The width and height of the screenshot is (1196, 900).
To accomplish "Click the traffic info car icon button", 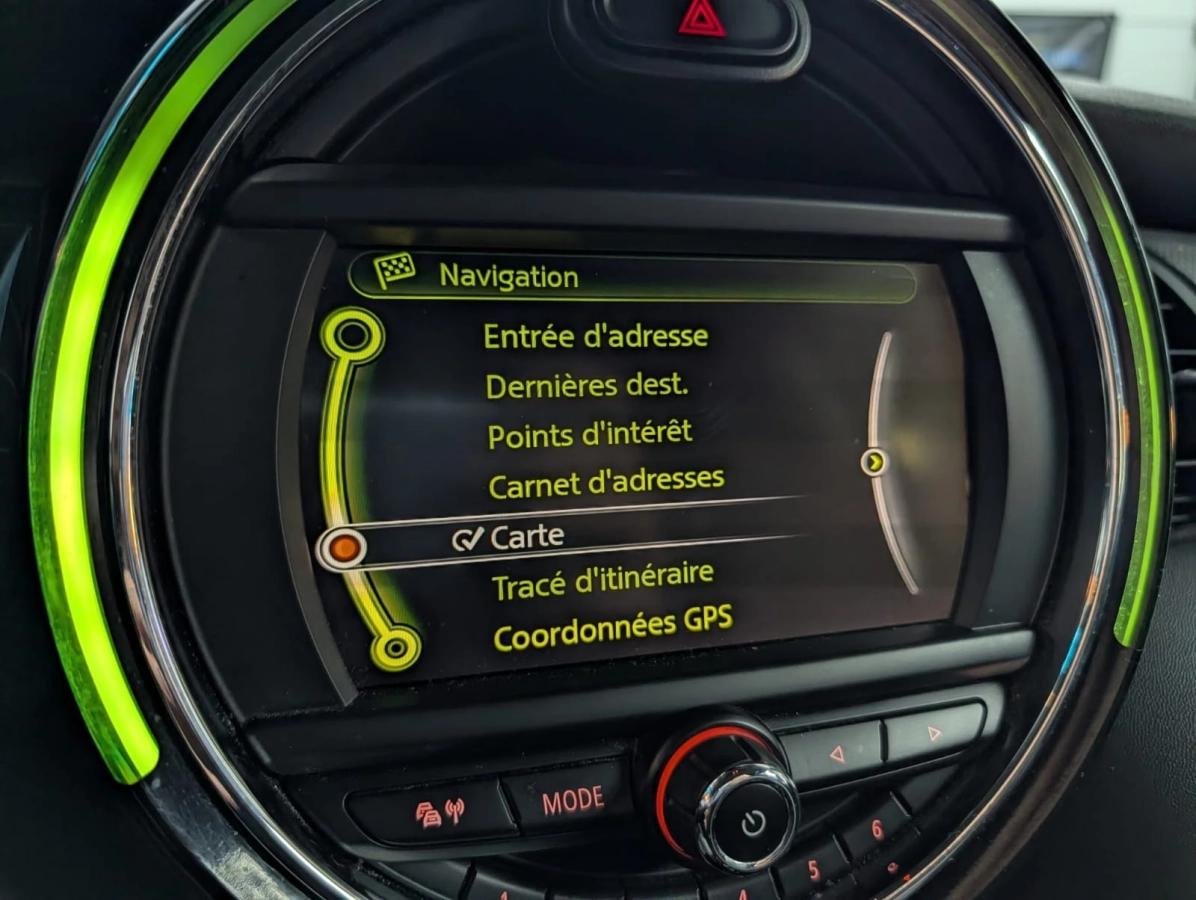I will 438,811.
